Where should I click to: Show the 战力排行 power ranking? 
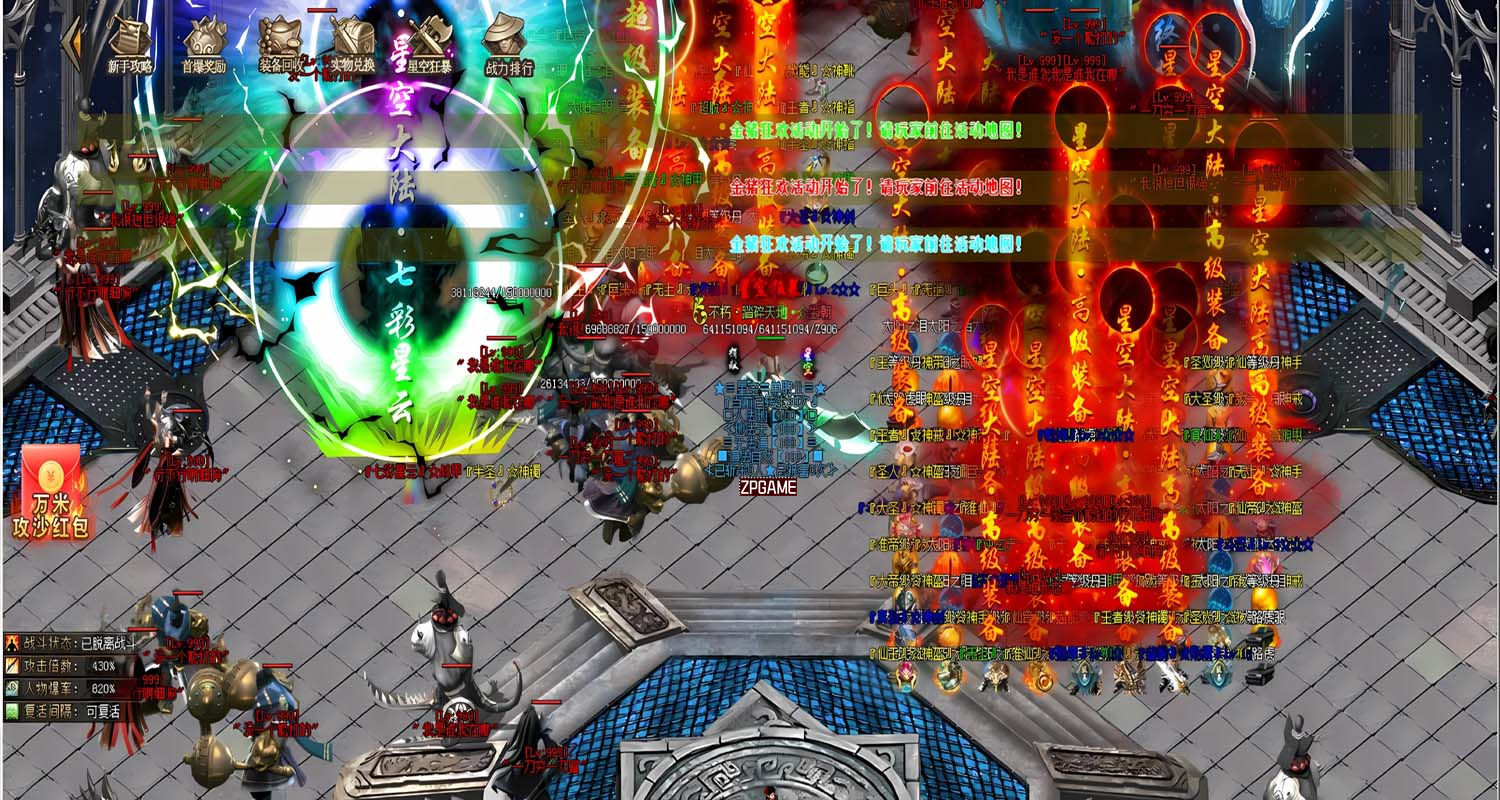pyautogui.click(x=508, y=44)
